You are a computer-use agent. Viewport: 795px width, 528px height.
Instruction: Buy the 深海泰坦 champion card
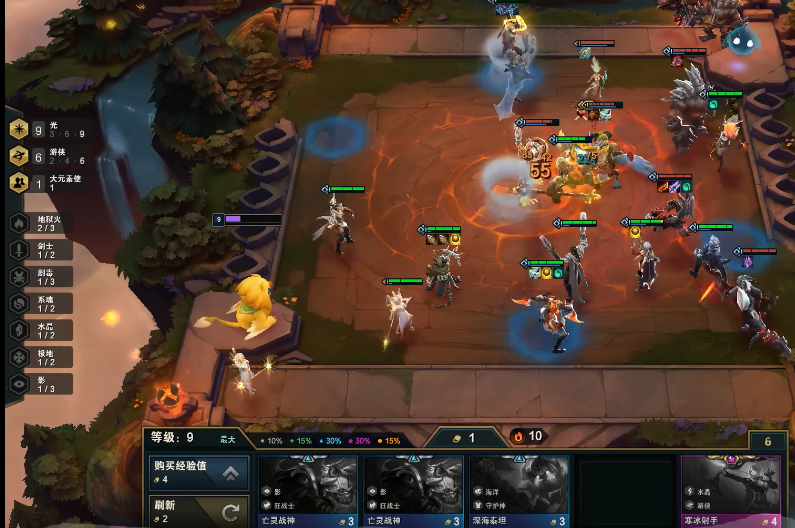click(x=519, y=491)
